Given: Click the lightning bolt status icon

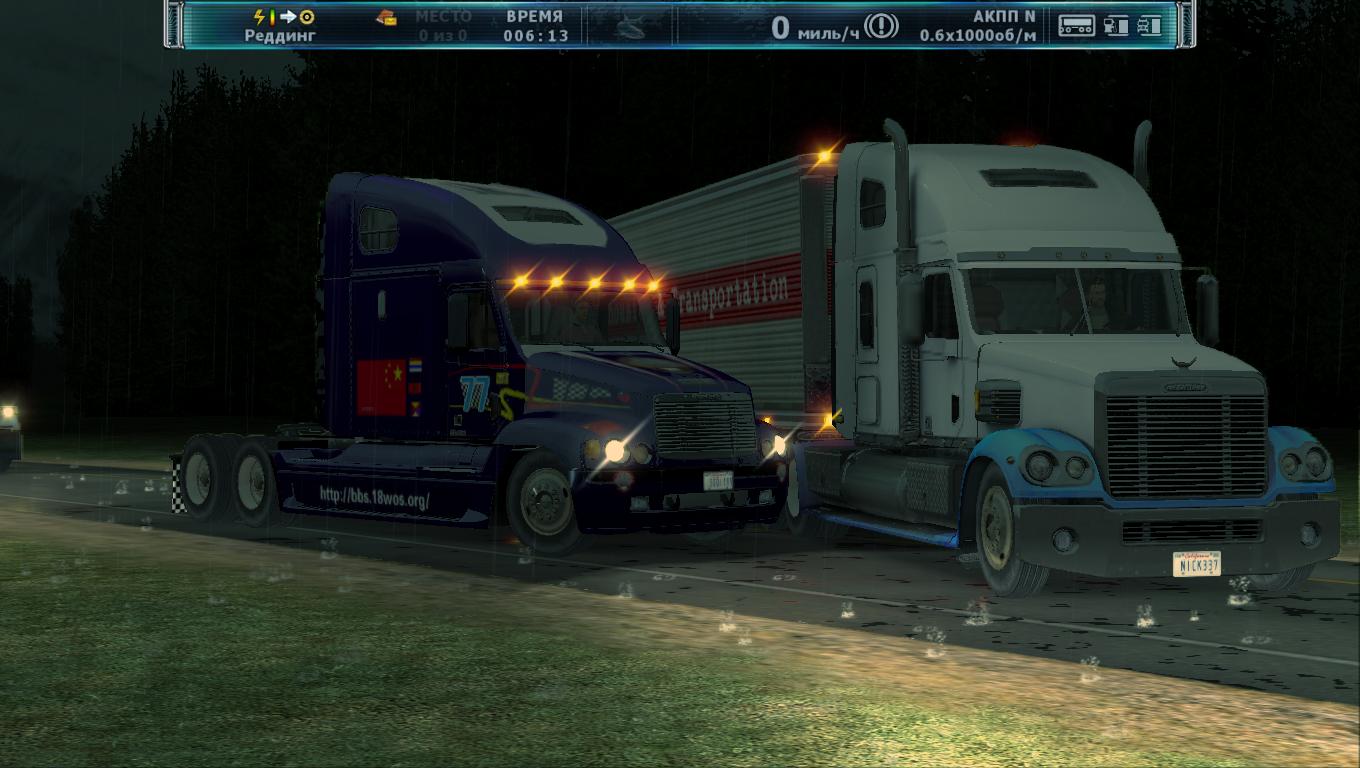Looking at the screenshot, I should [260, 17].
